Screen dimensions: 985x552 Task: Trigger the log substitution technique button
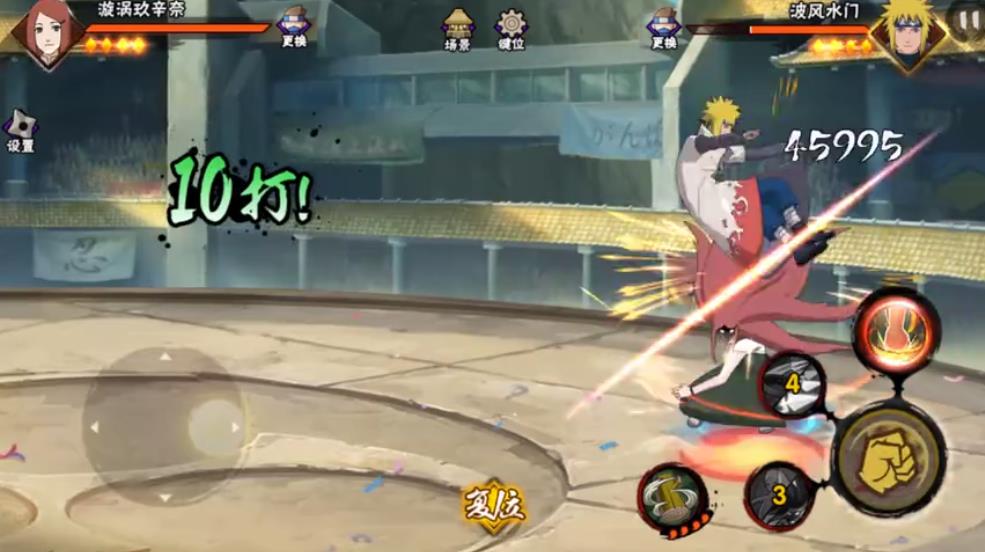(672, 498)
